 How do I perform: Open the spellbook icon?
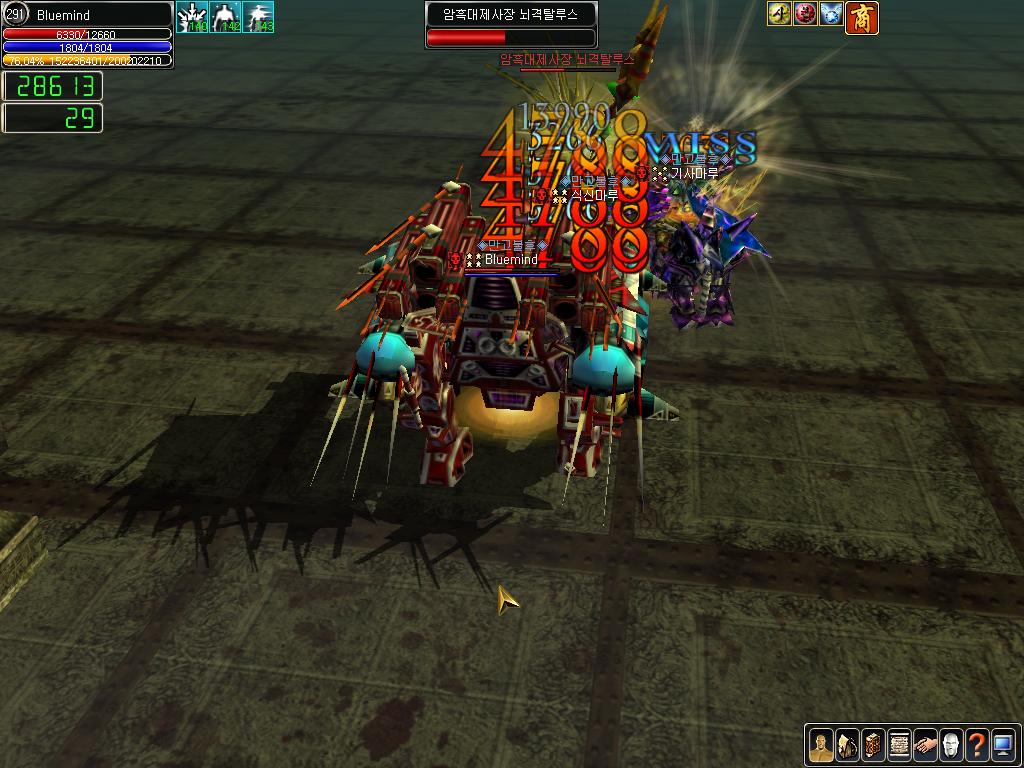pos(872,744)
